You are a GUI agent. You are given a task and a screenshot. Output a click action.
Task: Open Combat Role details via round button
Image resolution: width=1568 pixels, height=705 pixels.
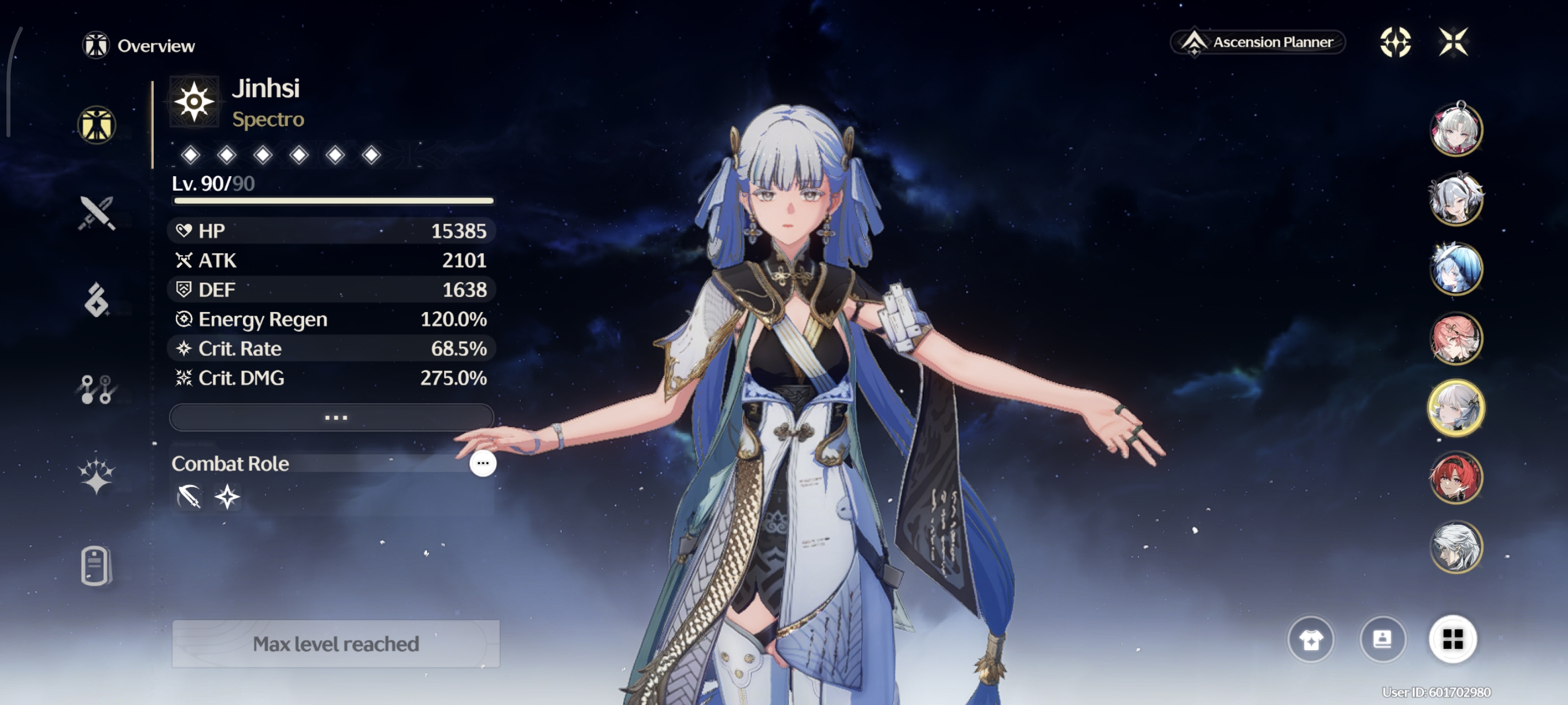483,463
